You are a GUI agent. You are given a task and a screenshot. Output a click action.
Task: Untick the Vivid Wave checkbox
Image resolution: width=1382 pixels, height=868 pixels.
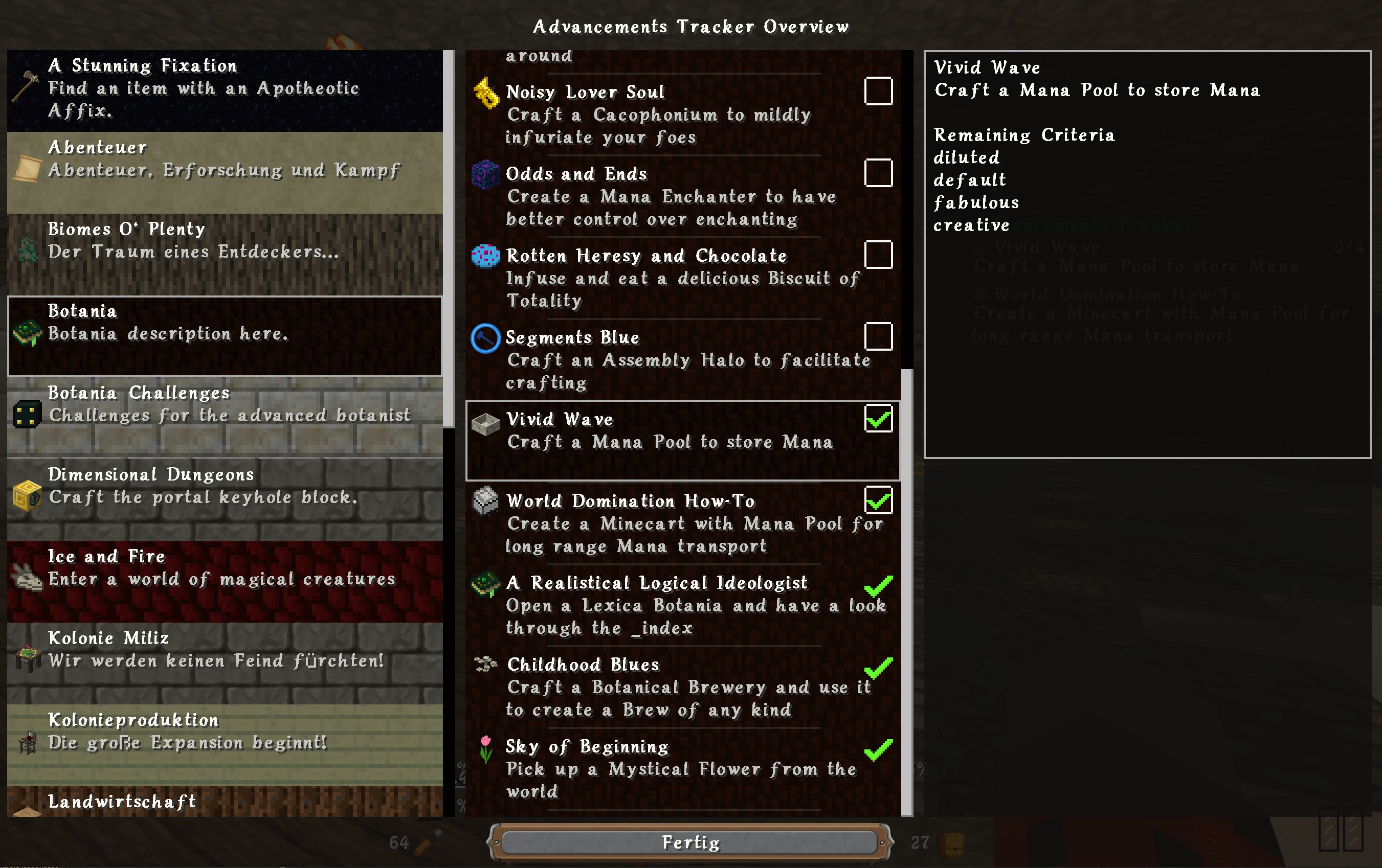point(878,418)
